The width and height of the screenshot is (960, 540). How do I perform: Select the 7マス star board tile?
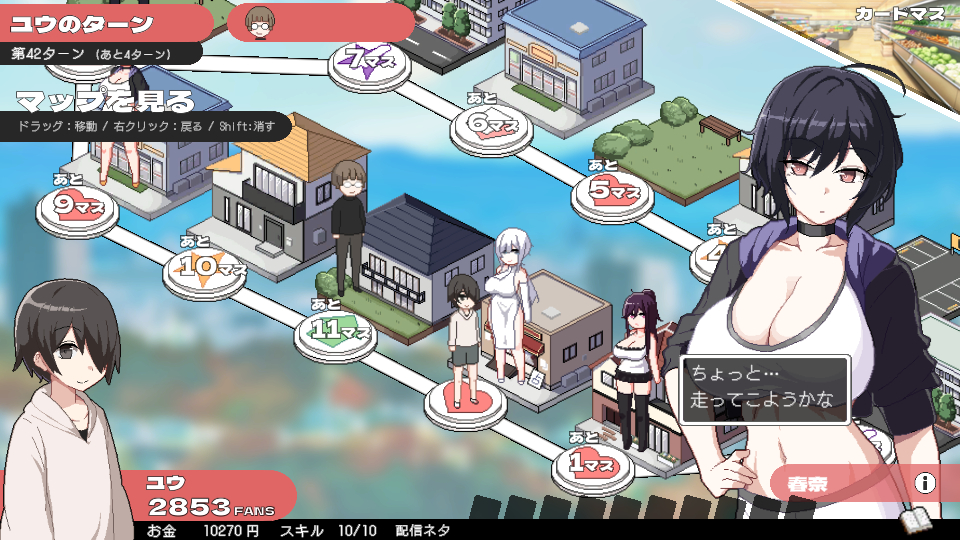coord(371,62)
